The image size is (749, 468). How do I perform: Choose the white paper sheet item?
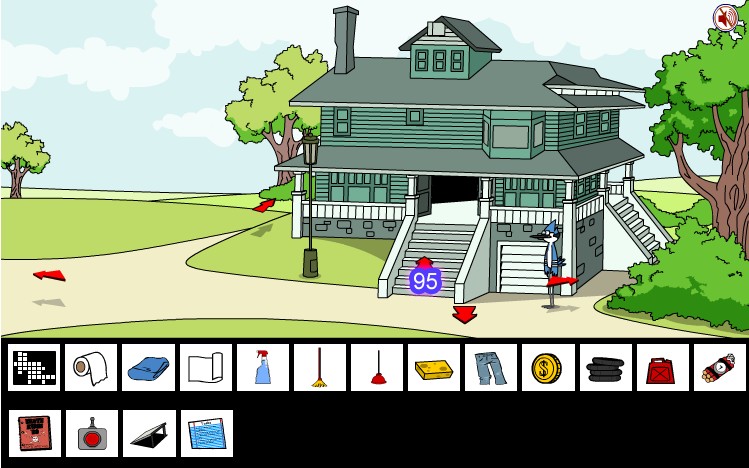[x=206, y=368]
